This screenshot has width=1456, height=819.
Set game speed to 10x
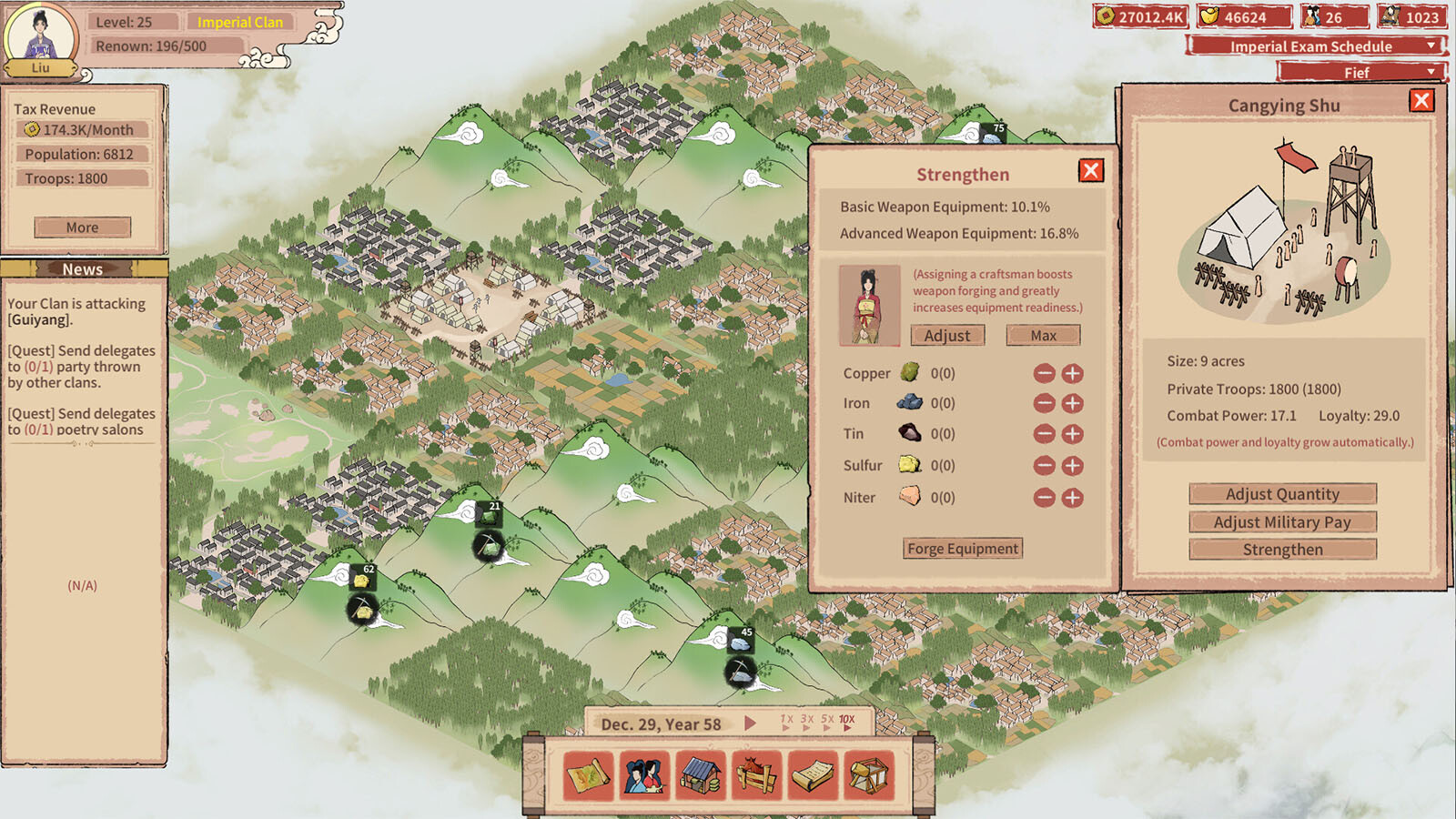pyautogui.click(x=846, y=720)
